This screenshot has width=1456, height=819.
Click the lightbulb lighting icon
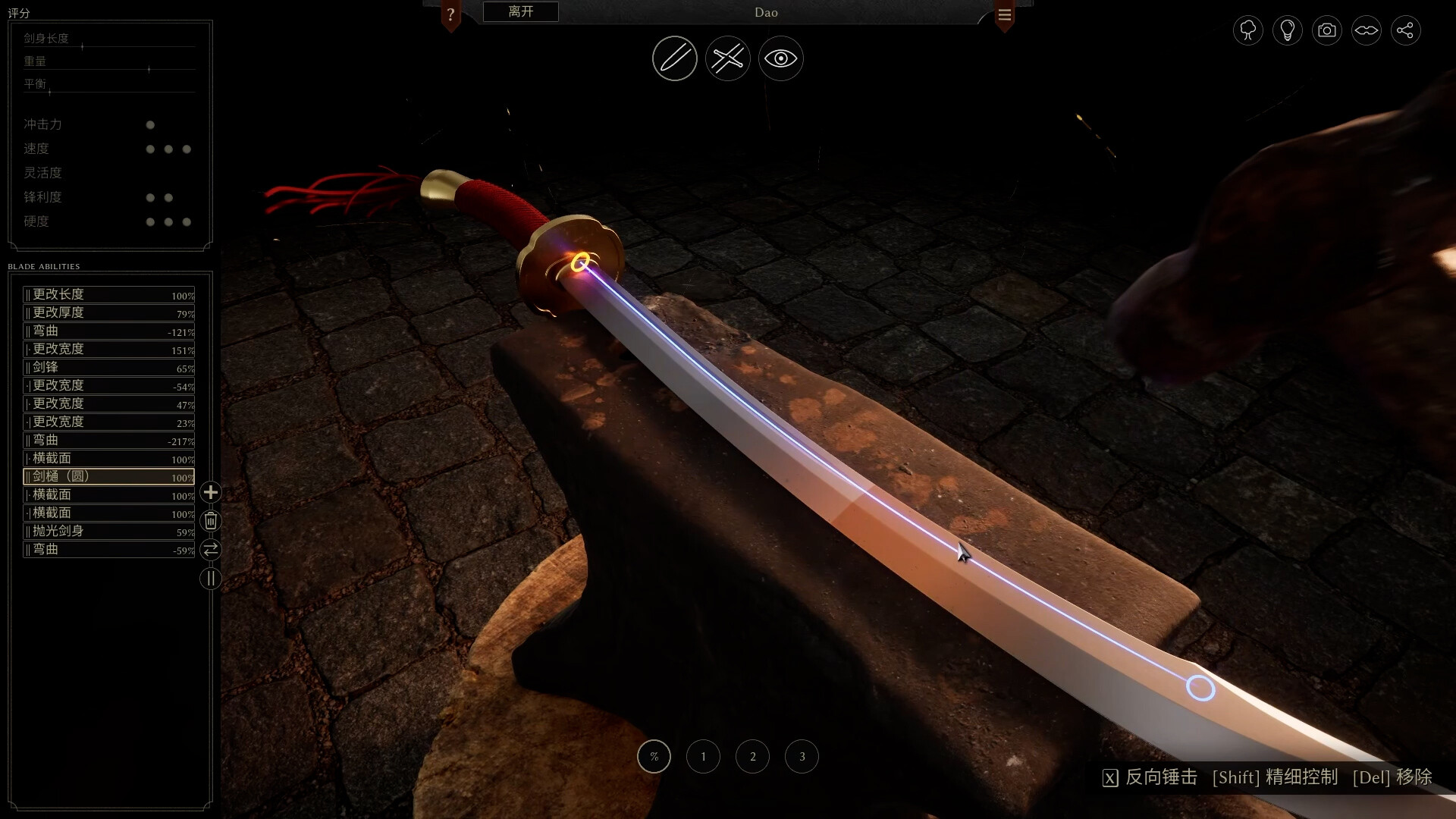click(x=1287, y=30)
